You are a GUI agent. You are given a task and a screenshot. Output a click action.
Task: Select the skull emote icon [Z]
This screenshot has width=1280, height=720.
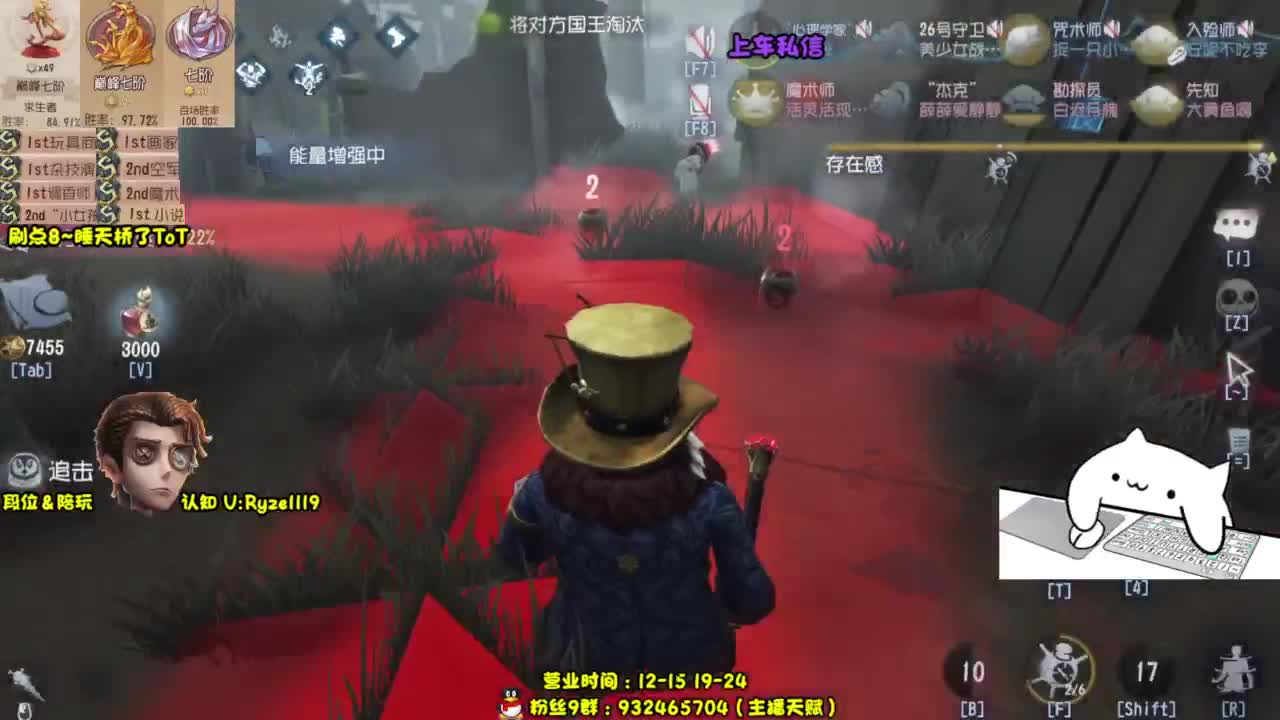coord(1237,295)
